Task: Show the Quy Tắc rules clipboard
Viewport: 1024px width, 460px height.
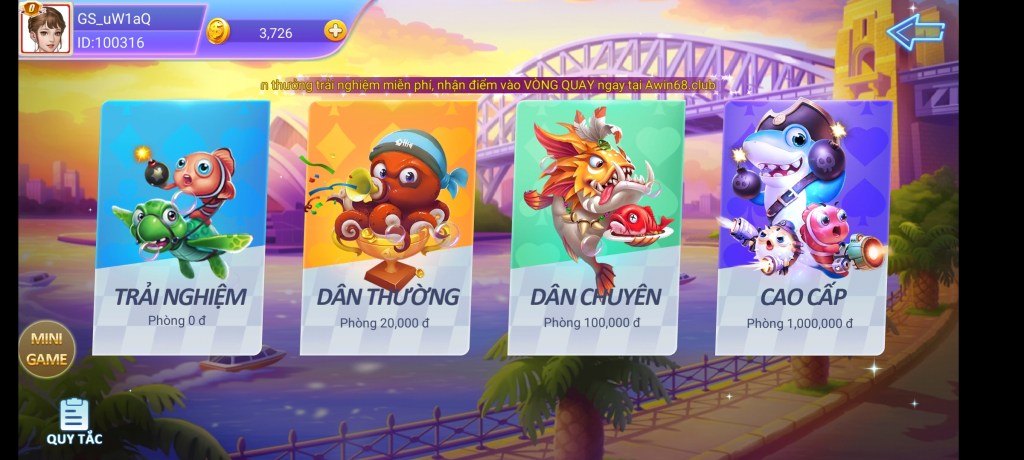Action: [x=74, y=421]
